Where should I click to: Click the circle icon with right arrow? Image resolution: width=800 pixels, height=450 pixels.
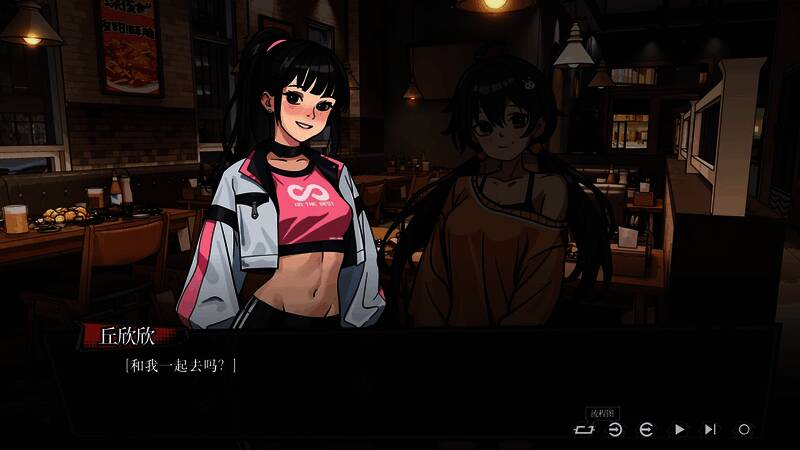tap(615, 429)
